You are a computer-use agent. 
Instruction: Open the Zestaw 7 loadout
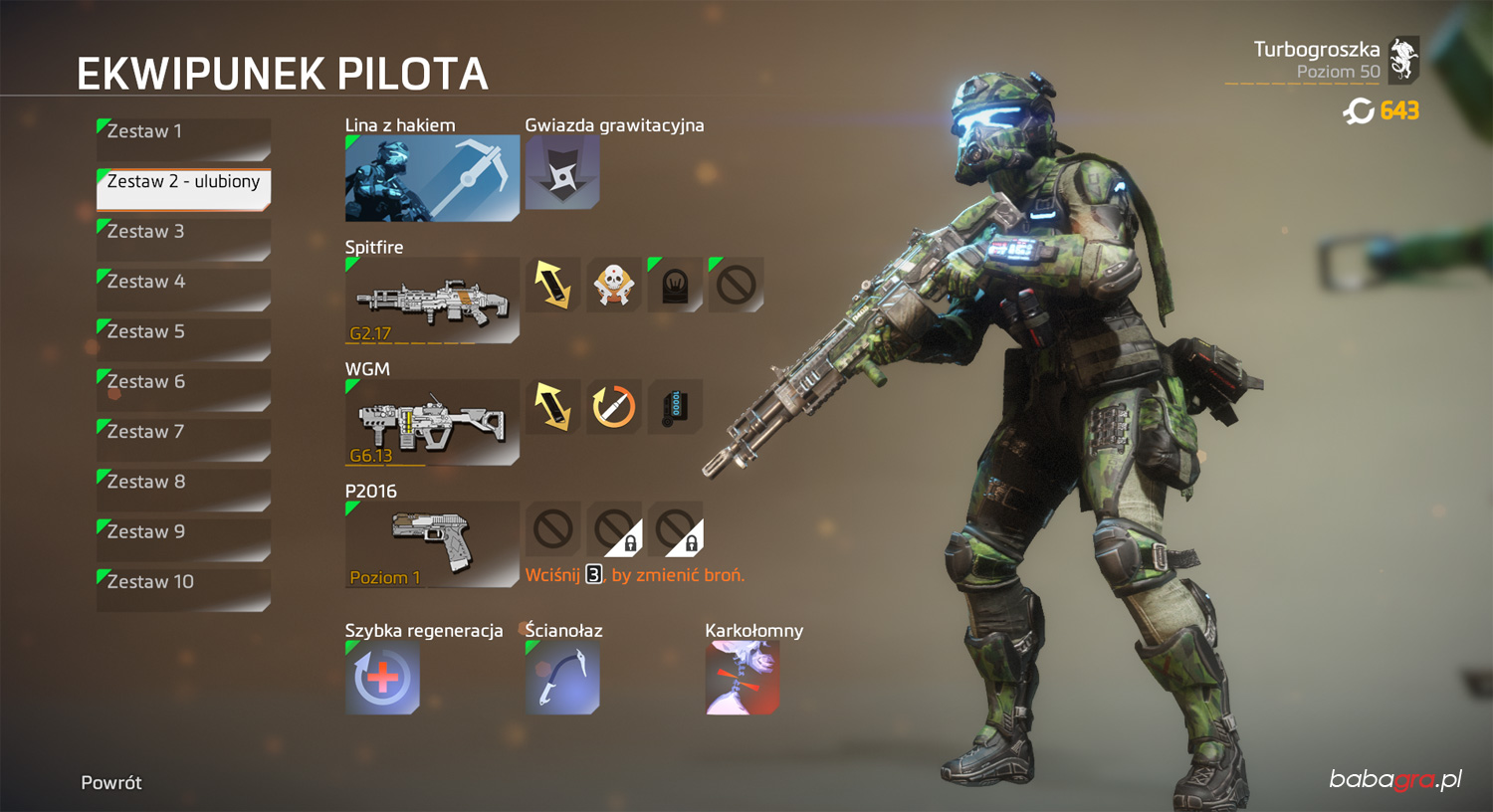[183, 439]
